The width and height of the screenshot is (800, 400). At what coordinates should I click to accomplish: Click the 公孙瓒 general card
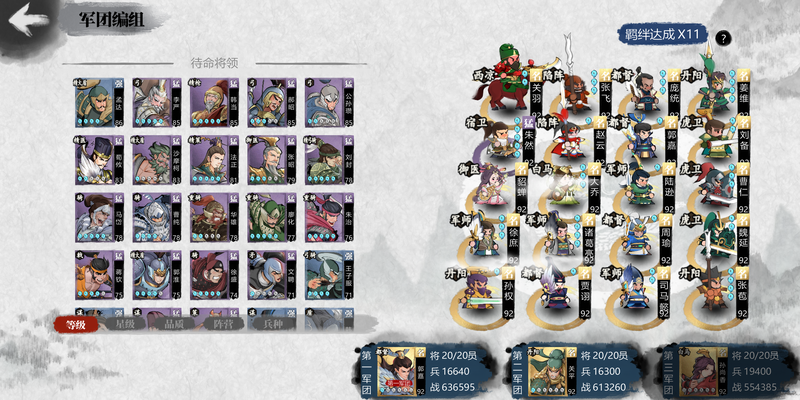click(325, 102)
